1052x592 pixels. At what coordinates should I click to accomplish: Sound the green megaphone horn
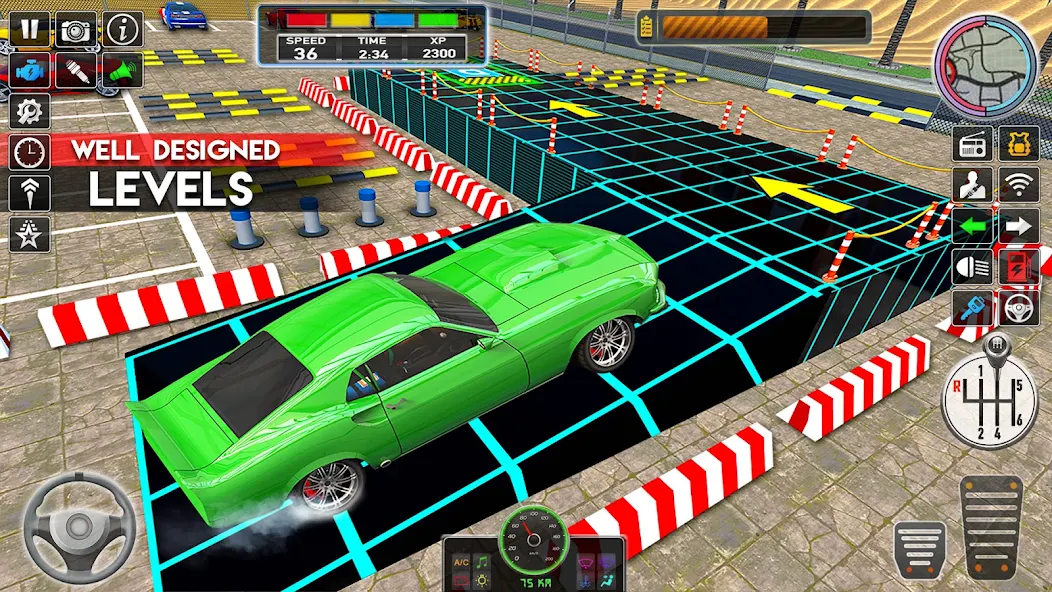click(x=122, y=70)
